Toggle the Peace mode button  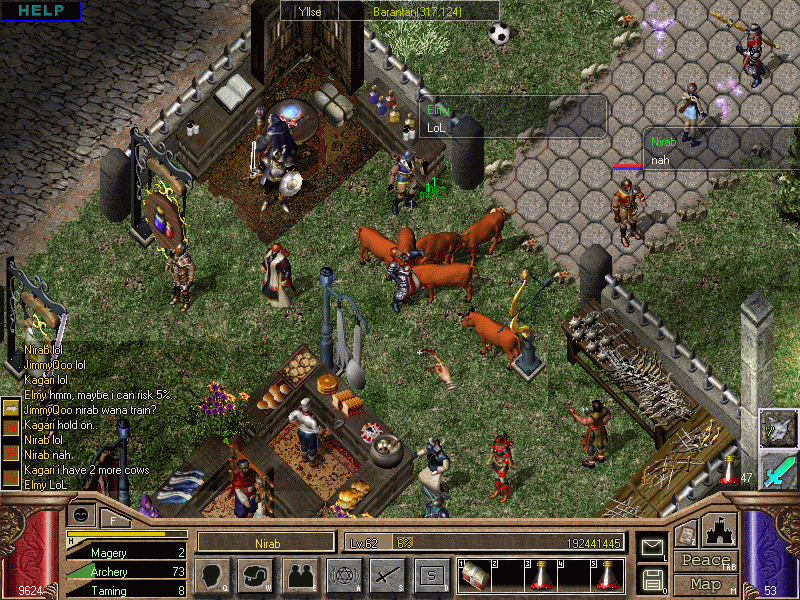pos(705,562)
